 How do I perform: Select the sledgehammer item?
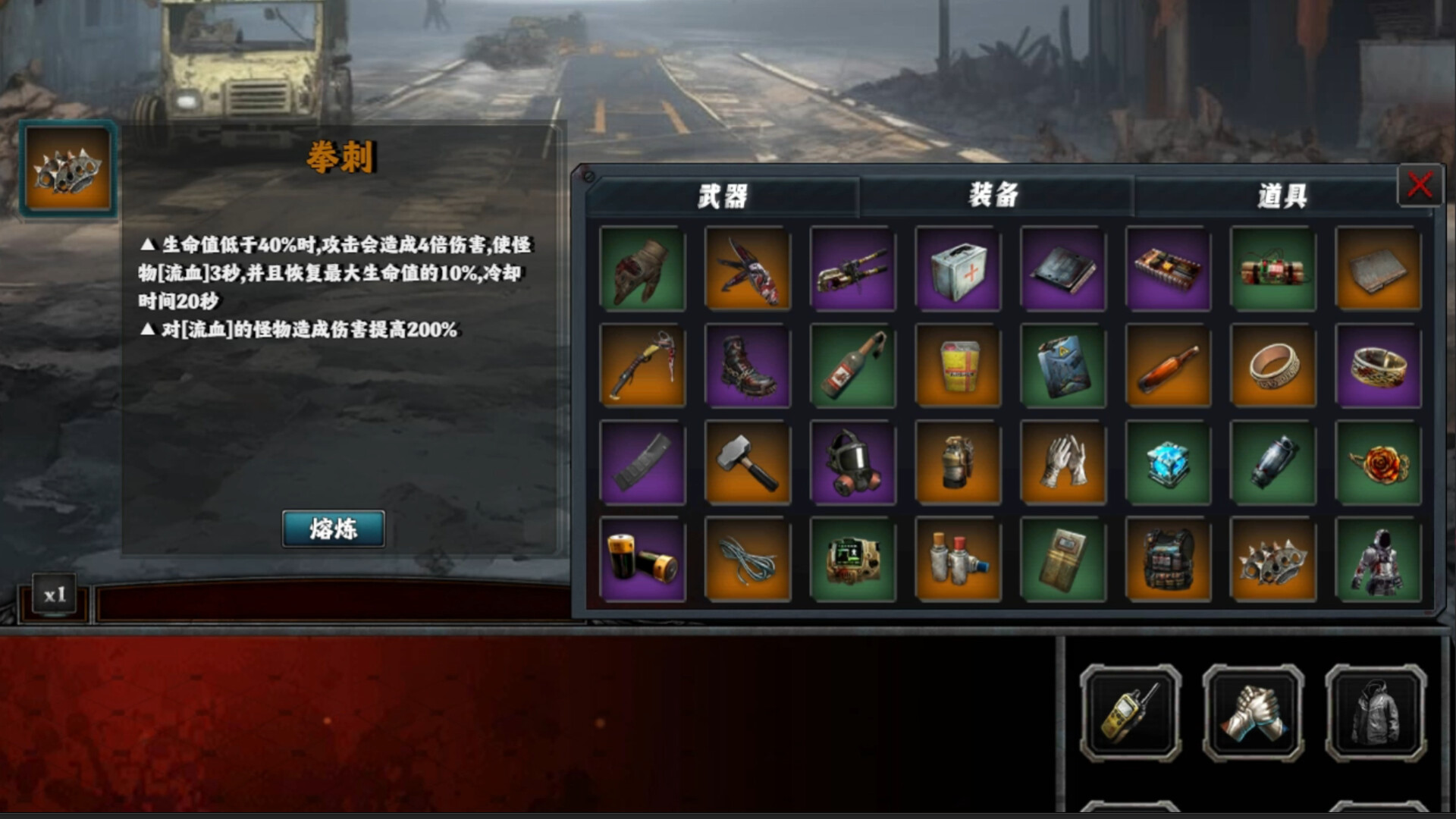coord(748,463)
